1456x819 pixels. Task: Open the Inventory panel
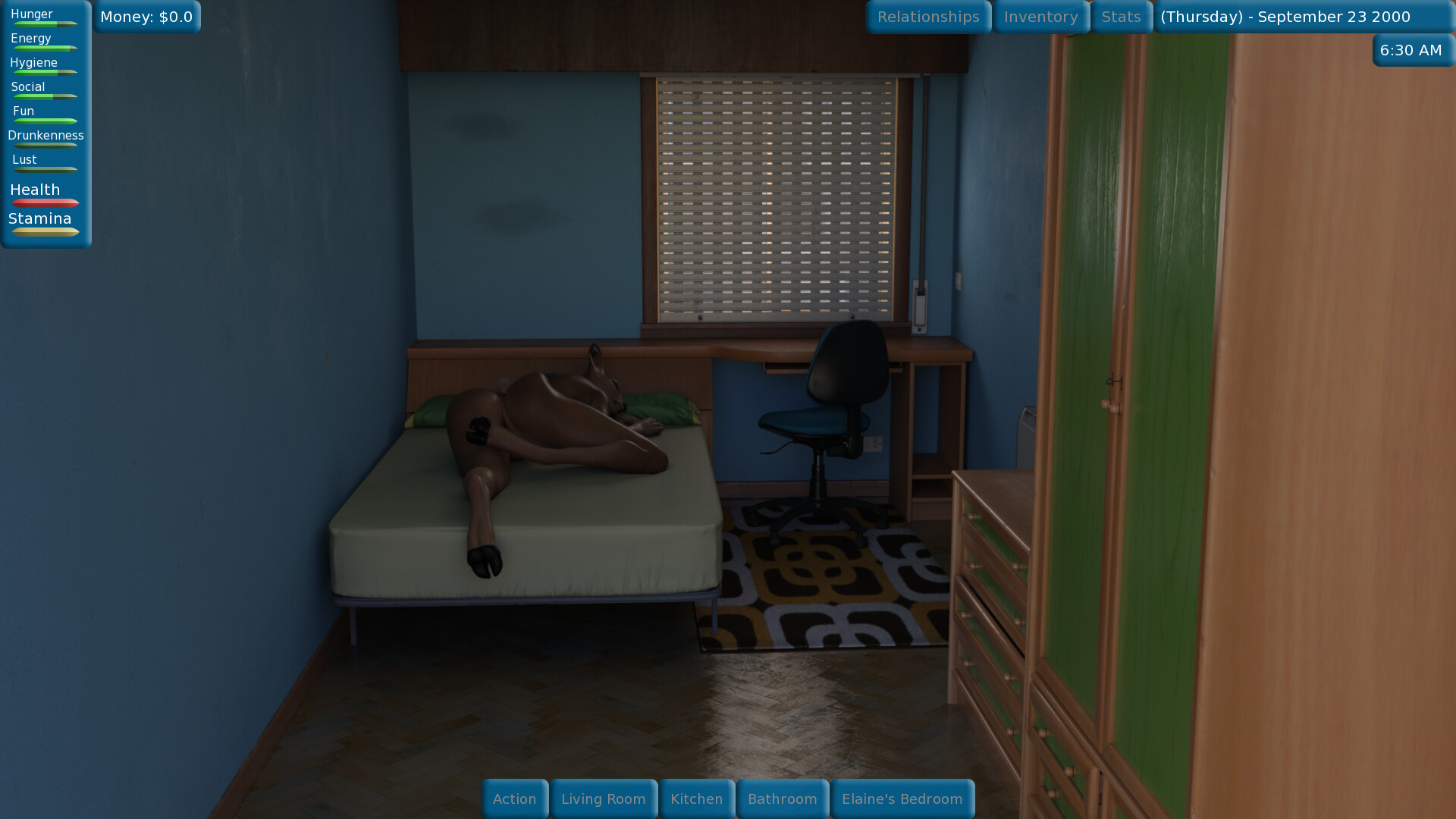tap(1040, 16)
